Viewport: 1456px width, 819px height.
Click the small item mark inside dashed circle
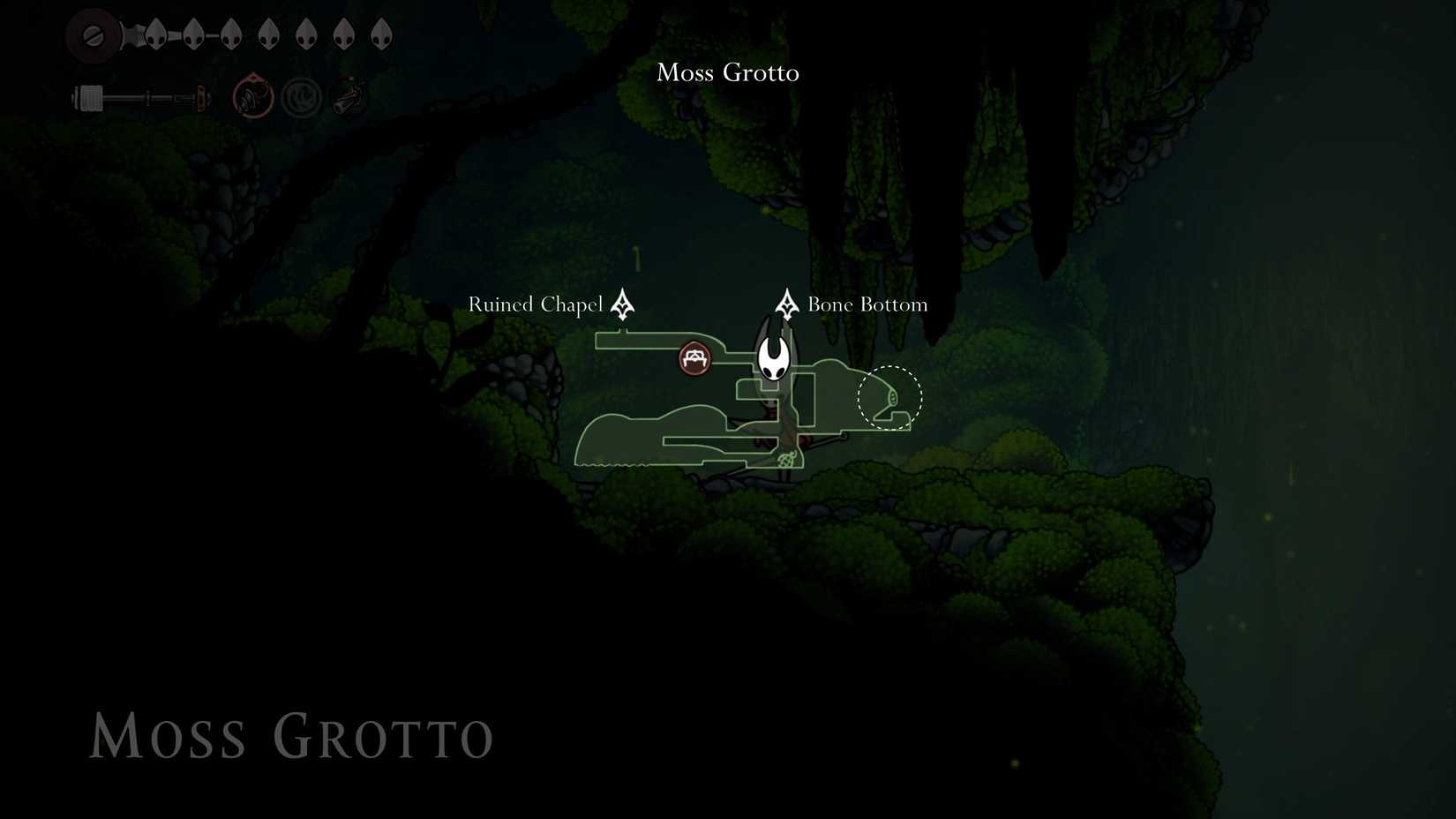point(895,399)
